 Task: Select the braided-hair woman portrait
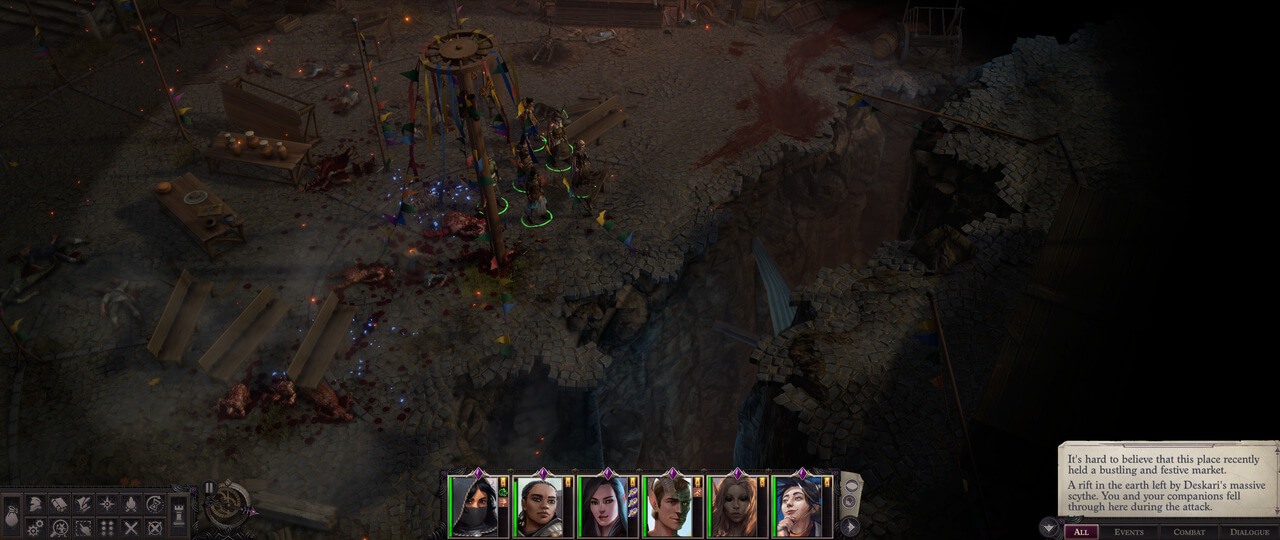541,506
